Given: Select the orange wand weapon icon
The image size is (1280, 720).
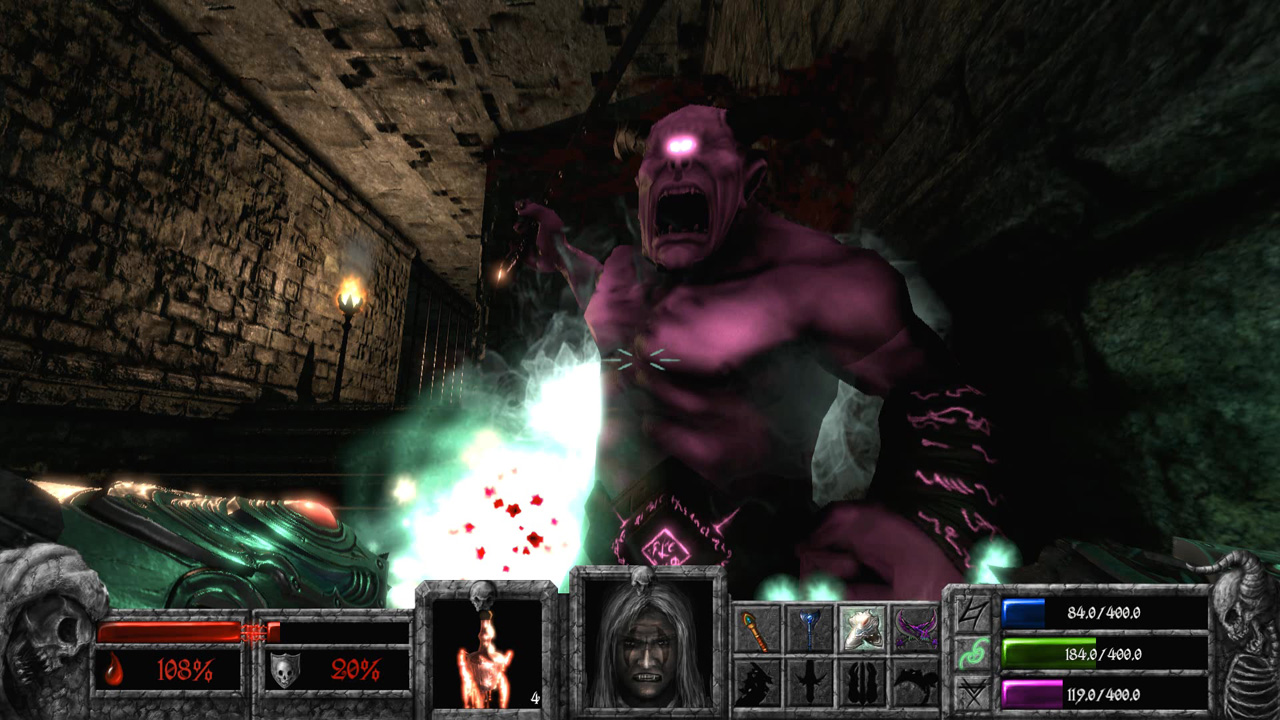Looking at the screenshot, I should pyautogui.click(x=754, y=628).
